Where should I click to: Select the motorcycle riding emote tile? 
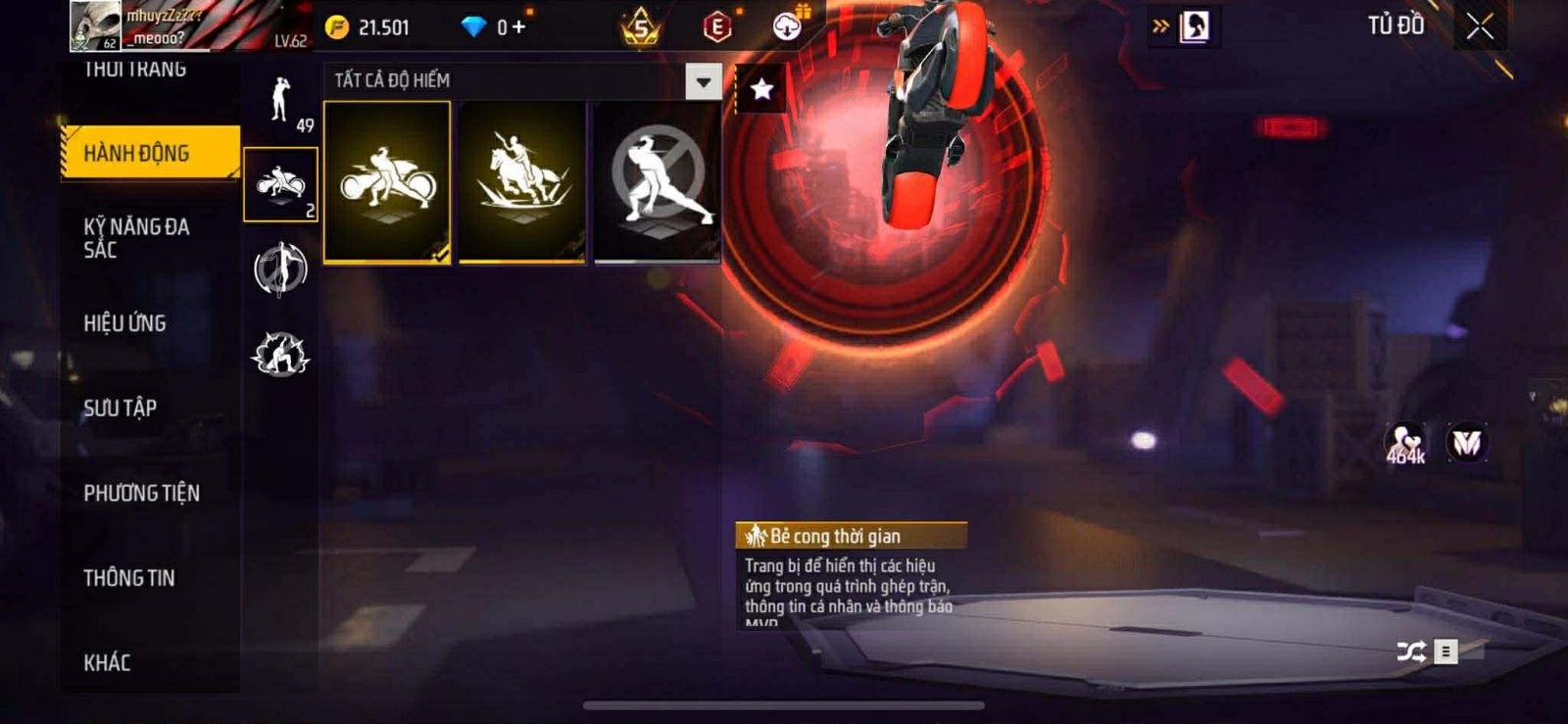pos(387,182)
